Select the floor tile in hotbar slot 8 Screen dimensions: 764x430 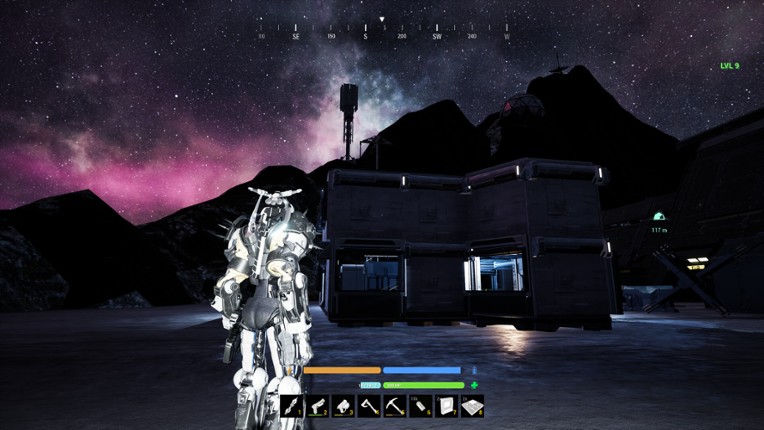[472, 406]
